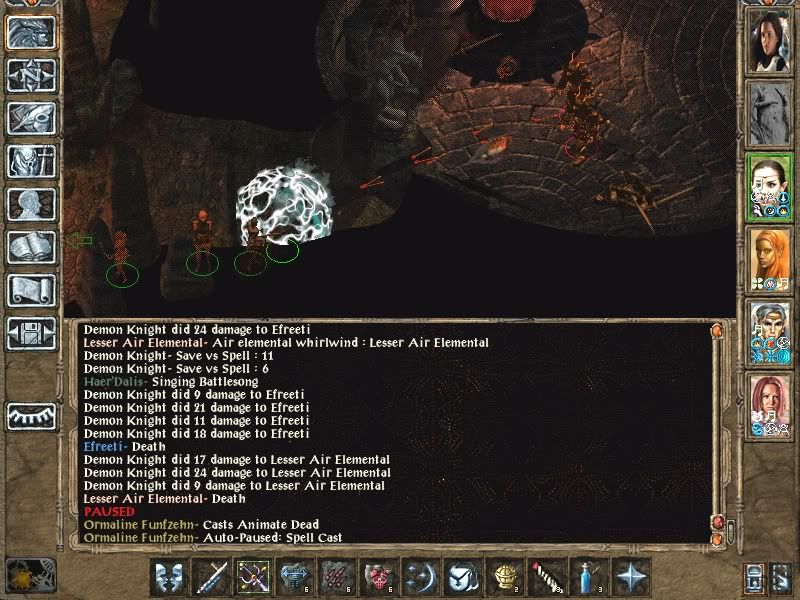Viewport: 800px width, 600px height.
Task: Click the sword weapon quick slot
Action: click(213, 577)
